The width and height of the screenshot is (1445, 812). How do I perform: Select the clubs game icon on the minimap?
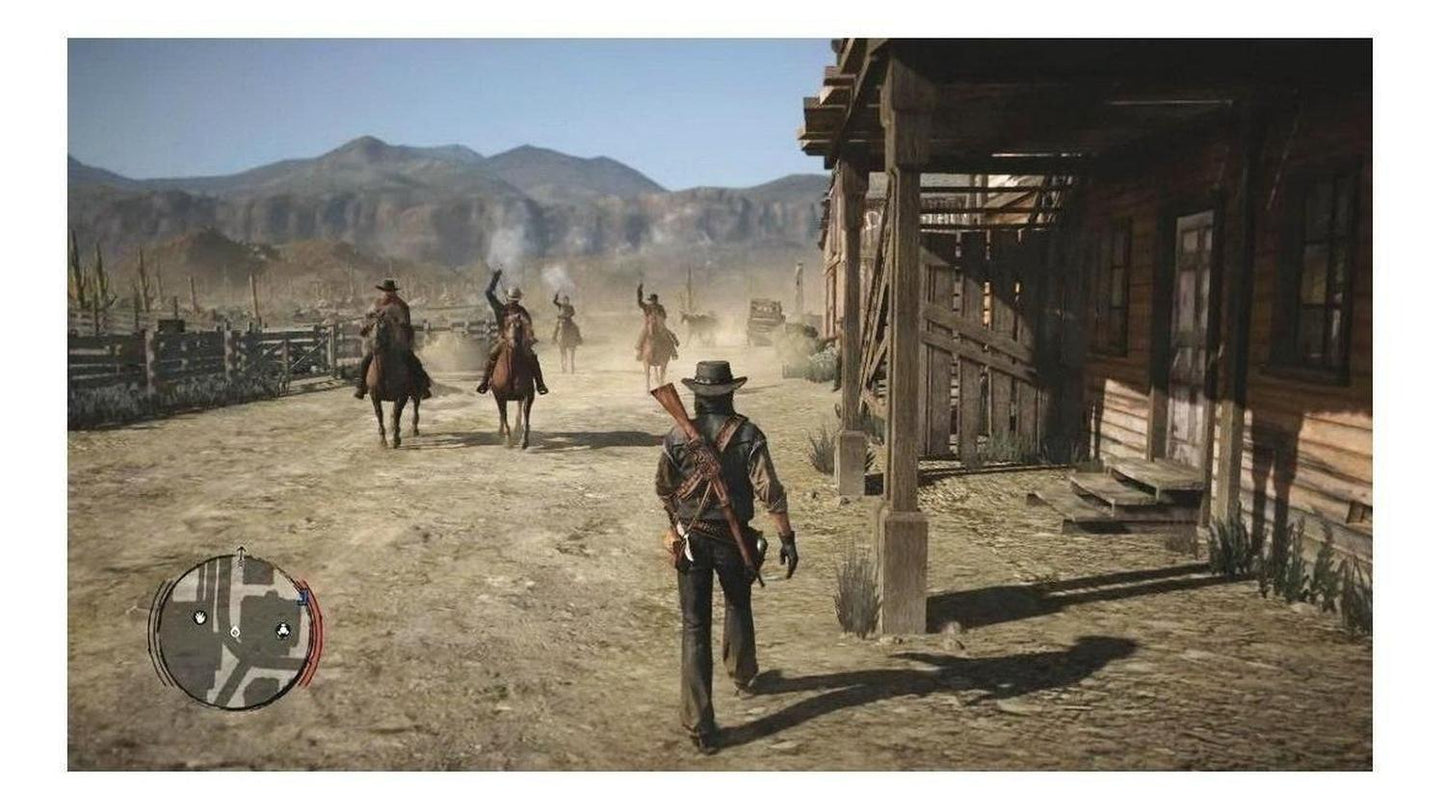click(283, 630)
